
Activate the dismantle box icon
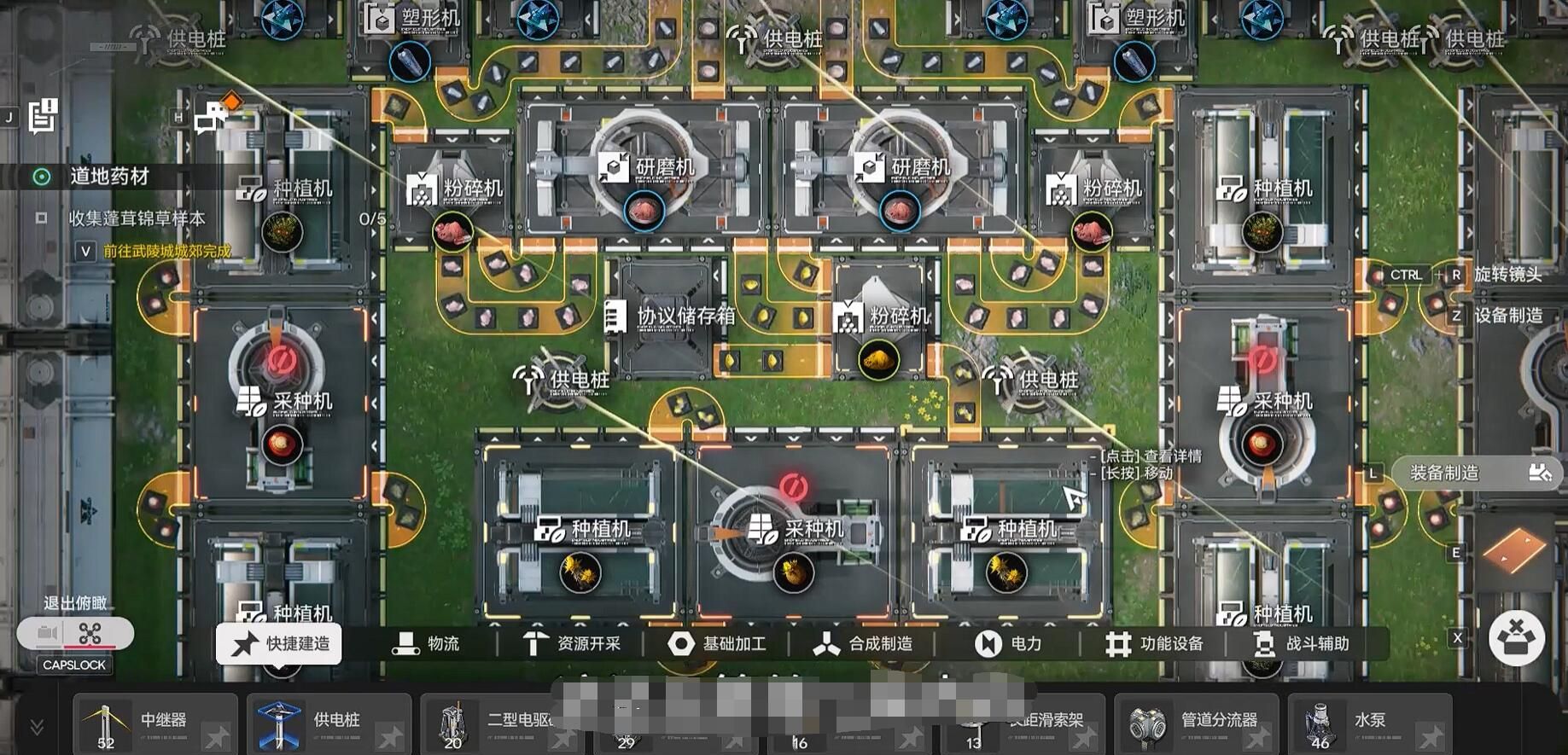[1517, 638]
